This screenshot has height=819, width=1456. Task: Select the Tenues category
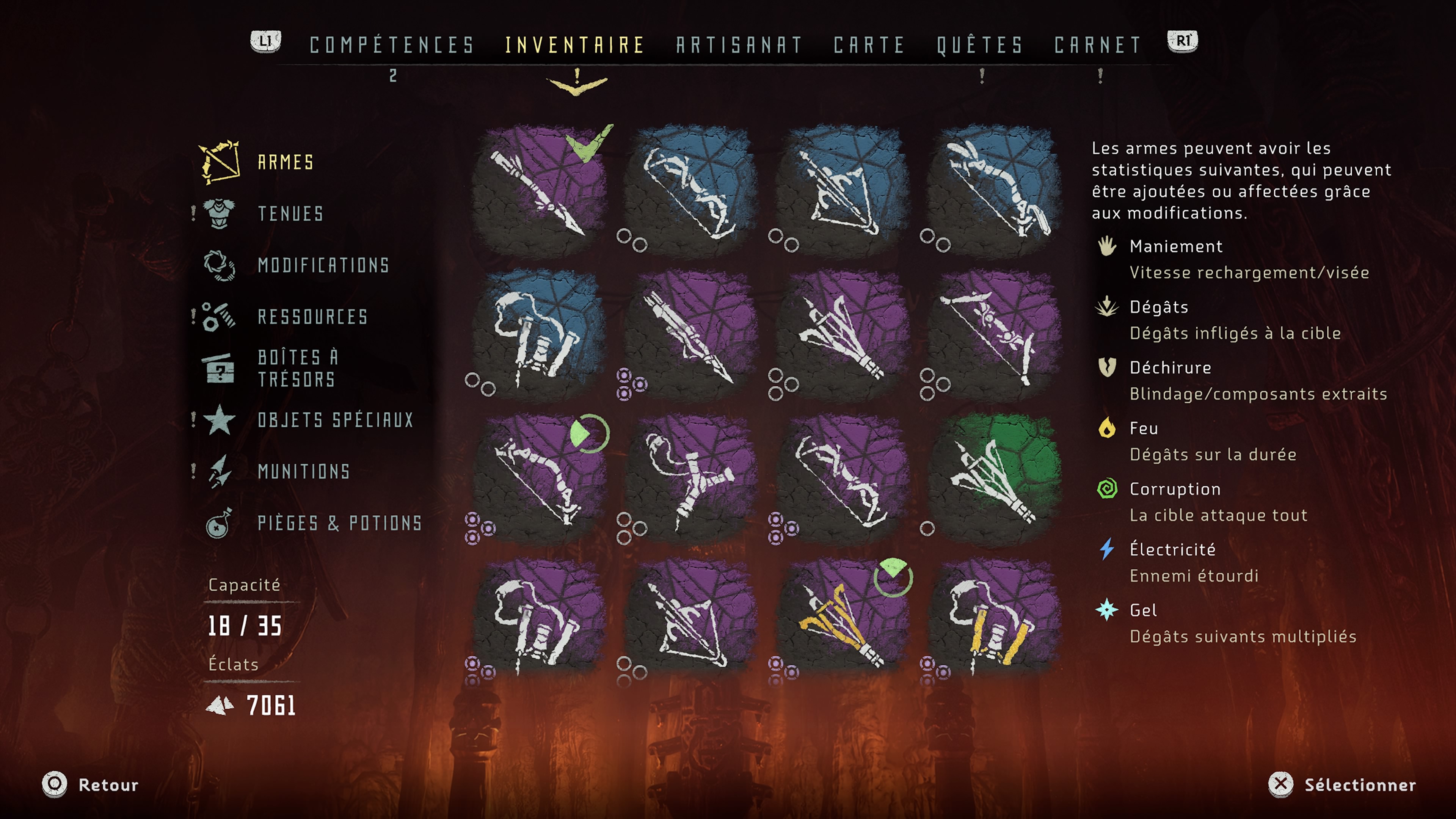click(290, 213)
